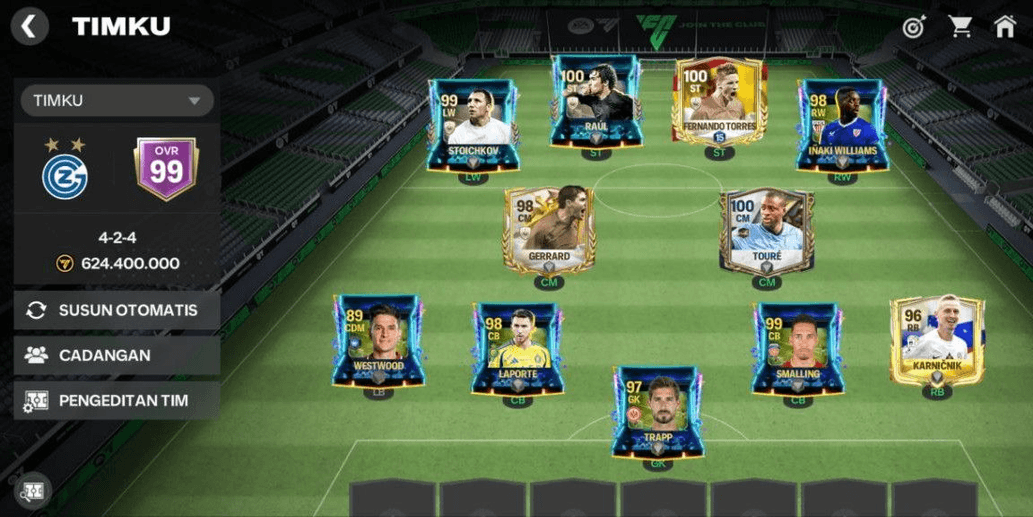Choose the Trapp goalkeeper card

[x=657, y=411]
